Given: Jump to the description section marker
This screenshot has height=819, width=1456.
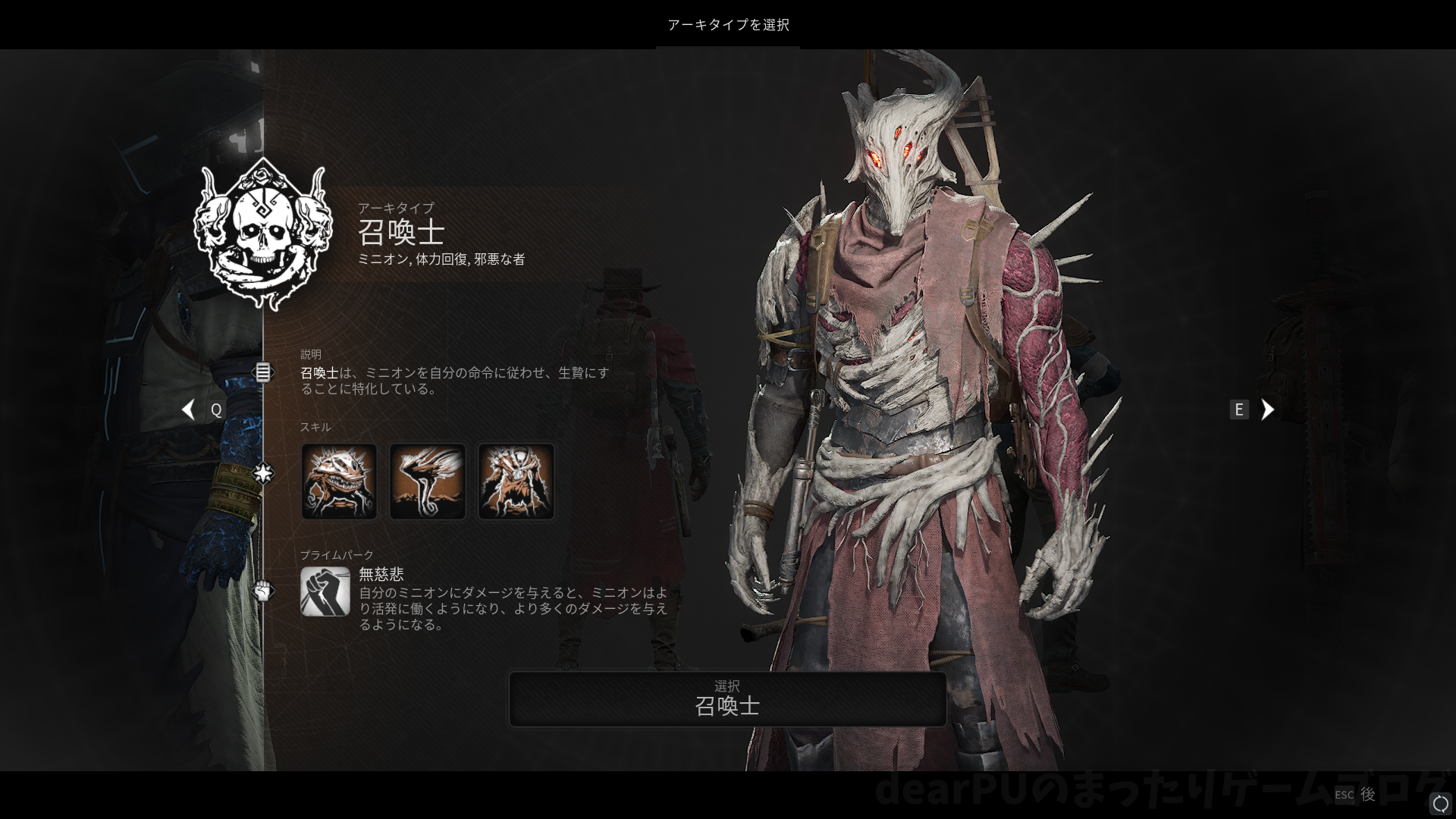Looking at the screenshot, I should (262, 372).
